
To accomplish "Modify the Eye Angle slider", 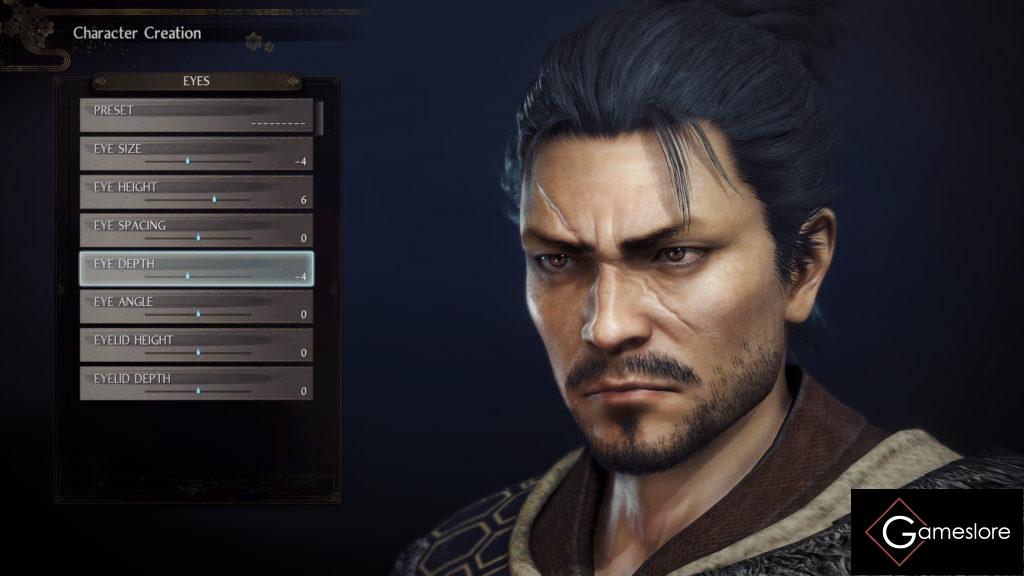I will coord(198,313).
